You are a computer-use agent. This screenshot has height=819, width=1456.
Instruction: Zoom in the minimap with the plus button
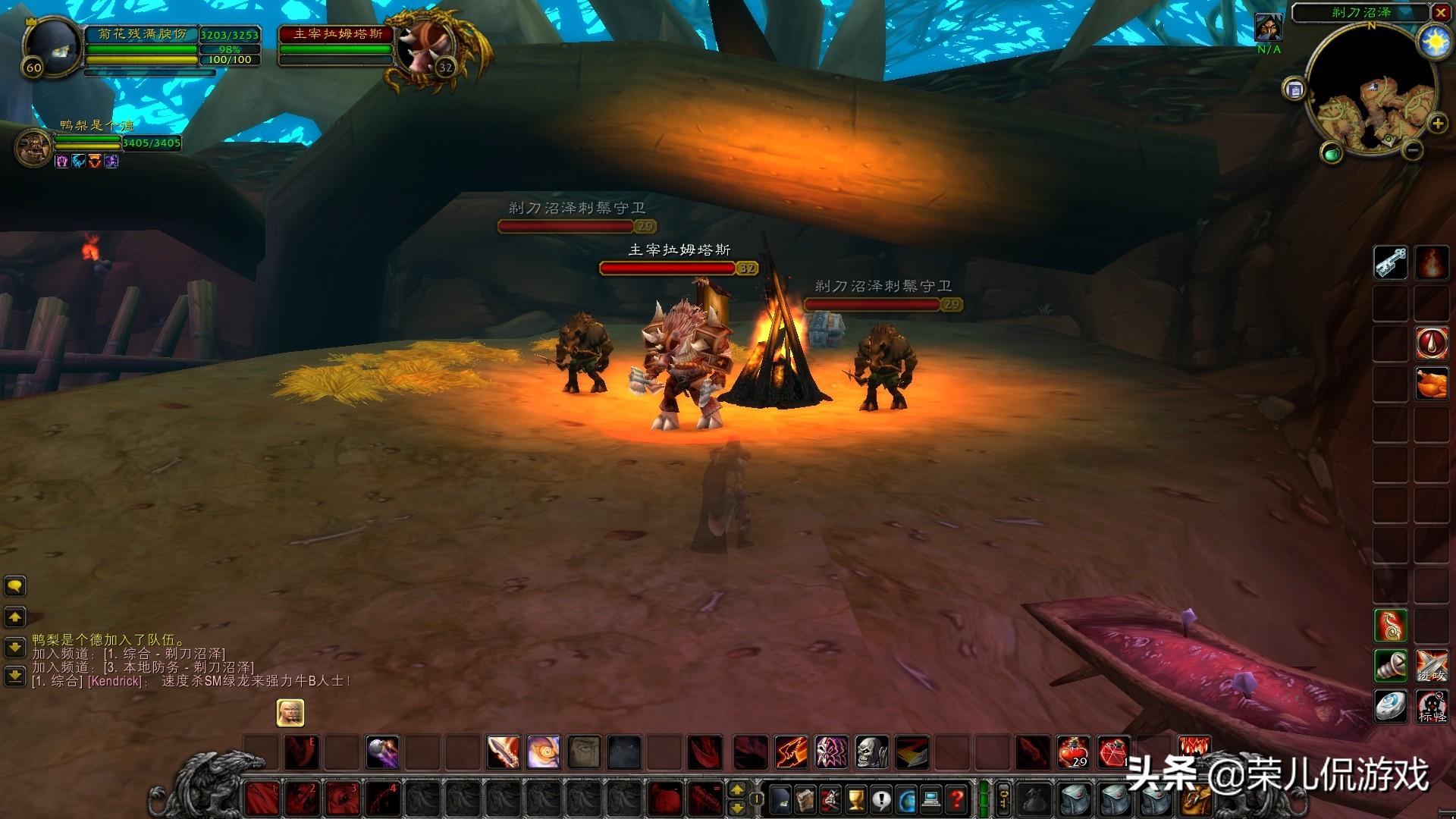click(x=1437, y=124)
